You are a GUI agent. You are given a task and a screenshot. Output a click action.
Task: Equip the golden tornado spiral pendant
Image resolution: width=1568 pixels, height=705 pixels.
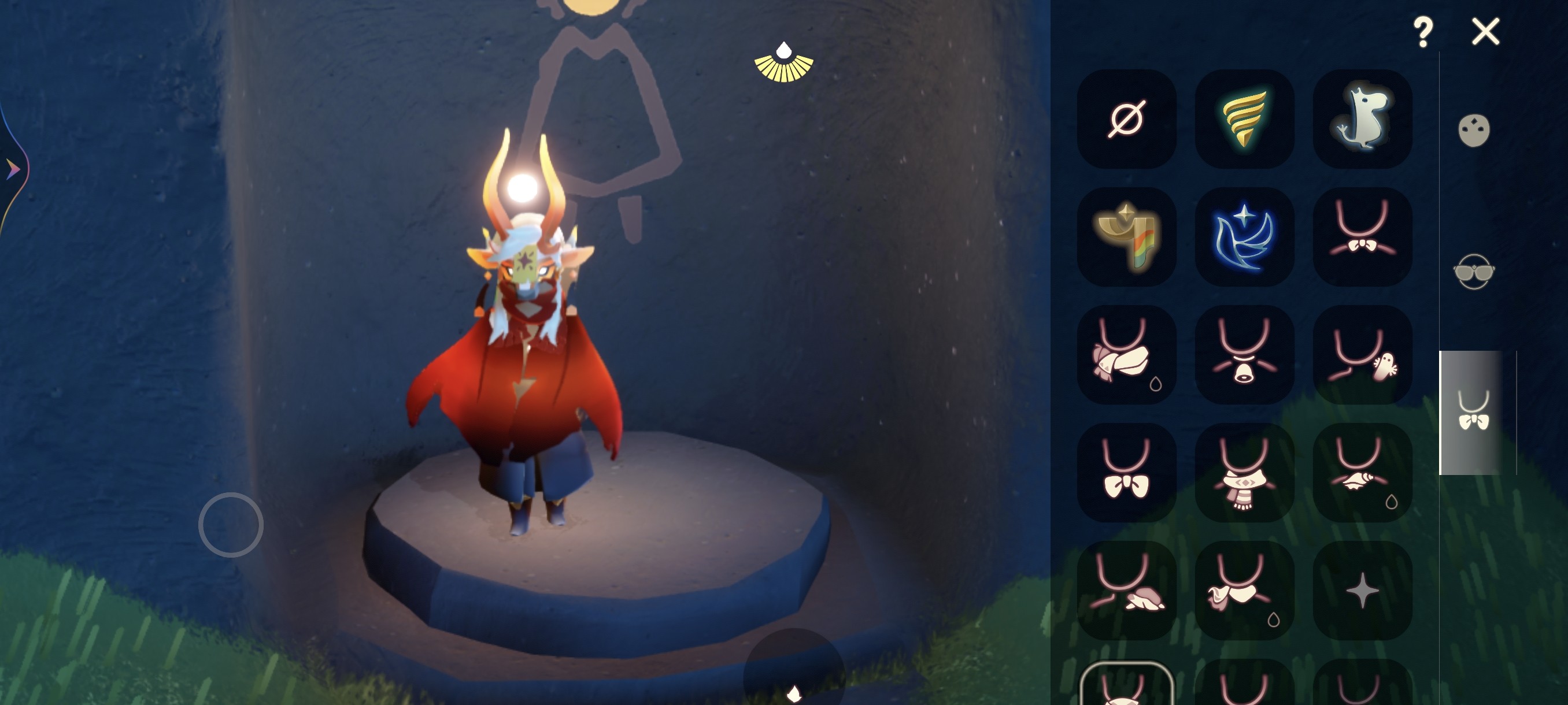click(x=1244, y=118)
